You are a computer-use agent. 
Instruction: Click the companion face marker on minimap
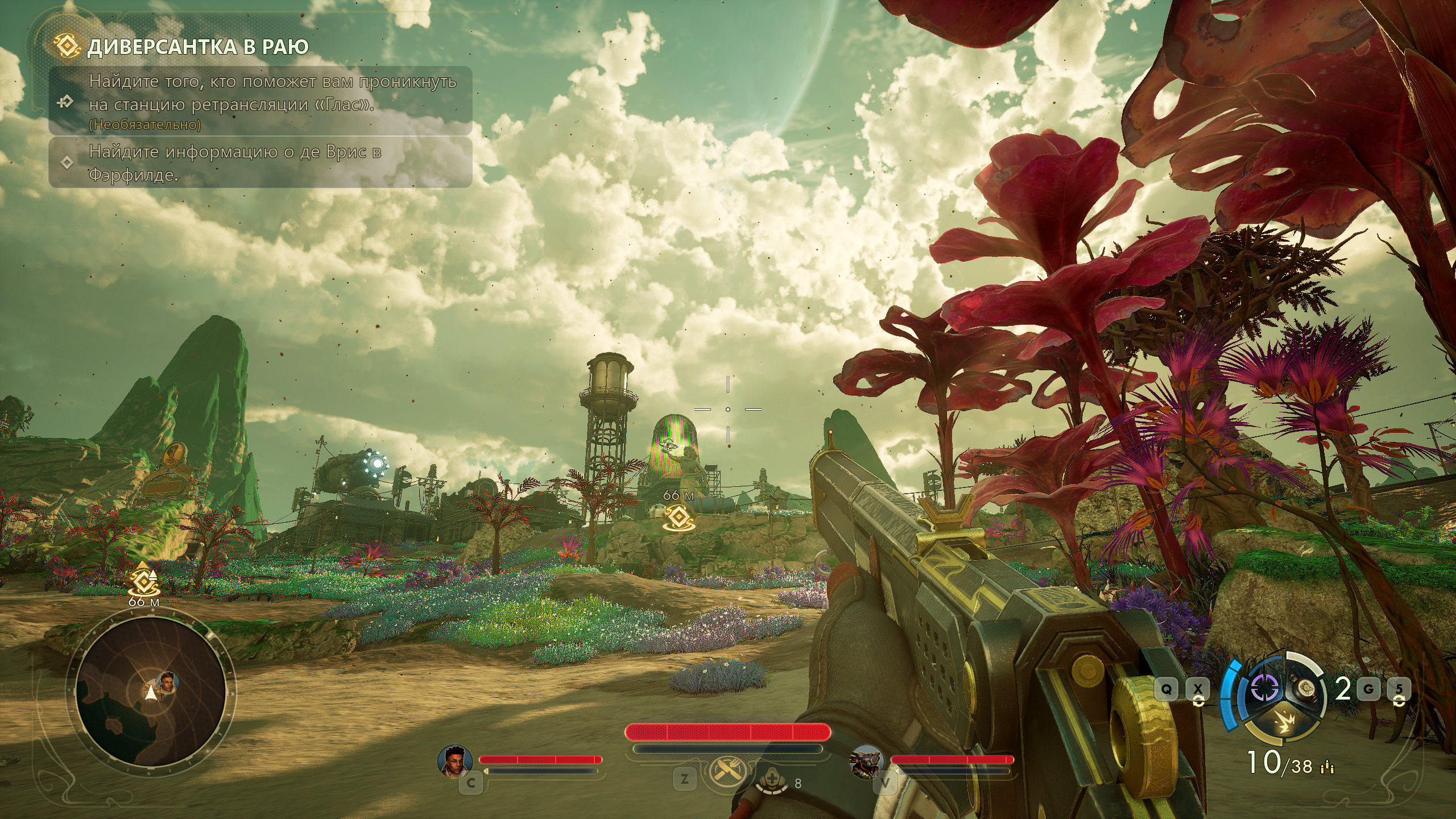click(168, 681)
